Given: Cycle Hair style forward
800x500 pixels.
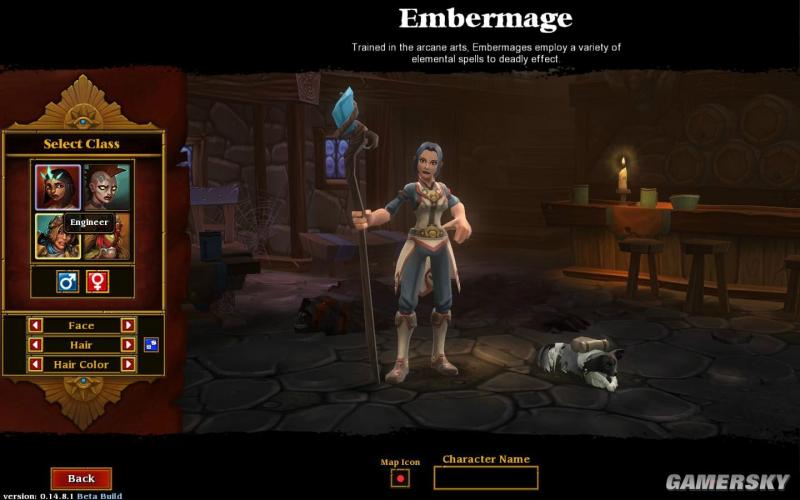Looking at the screenshot, I should pos(128,345).
